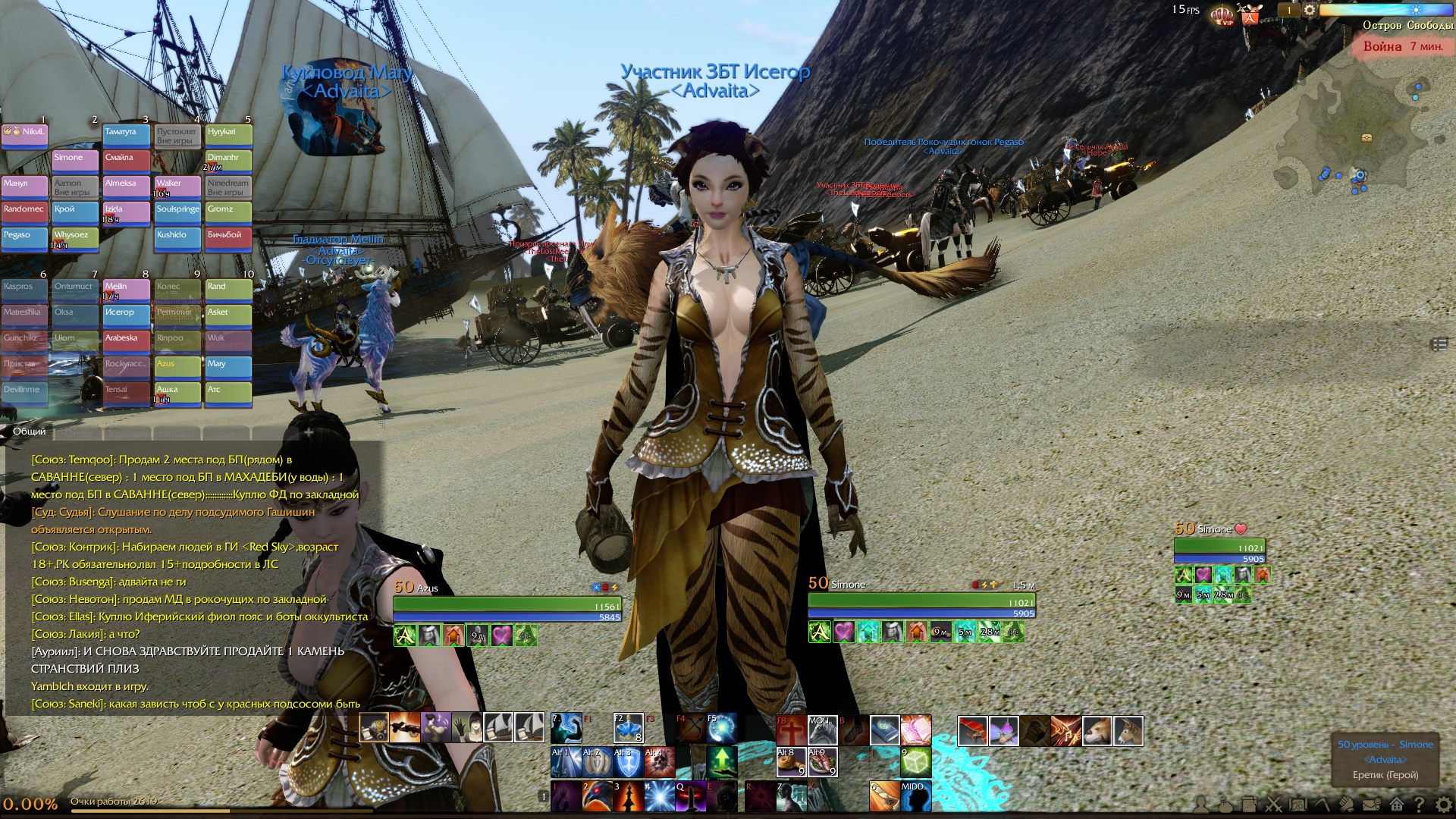Open the question mark help icon
The height and width of the screenshot is (819, 1456).
1420,805
